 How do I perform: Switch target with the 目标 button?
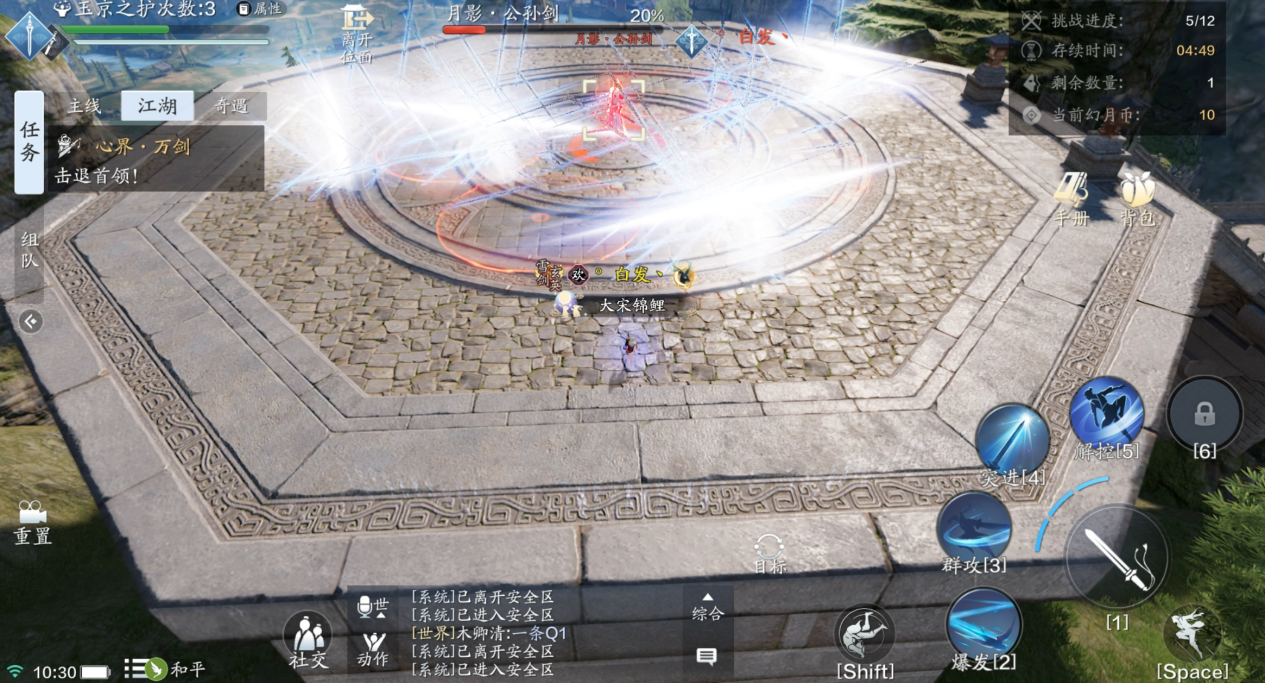(x=769, y=553)
